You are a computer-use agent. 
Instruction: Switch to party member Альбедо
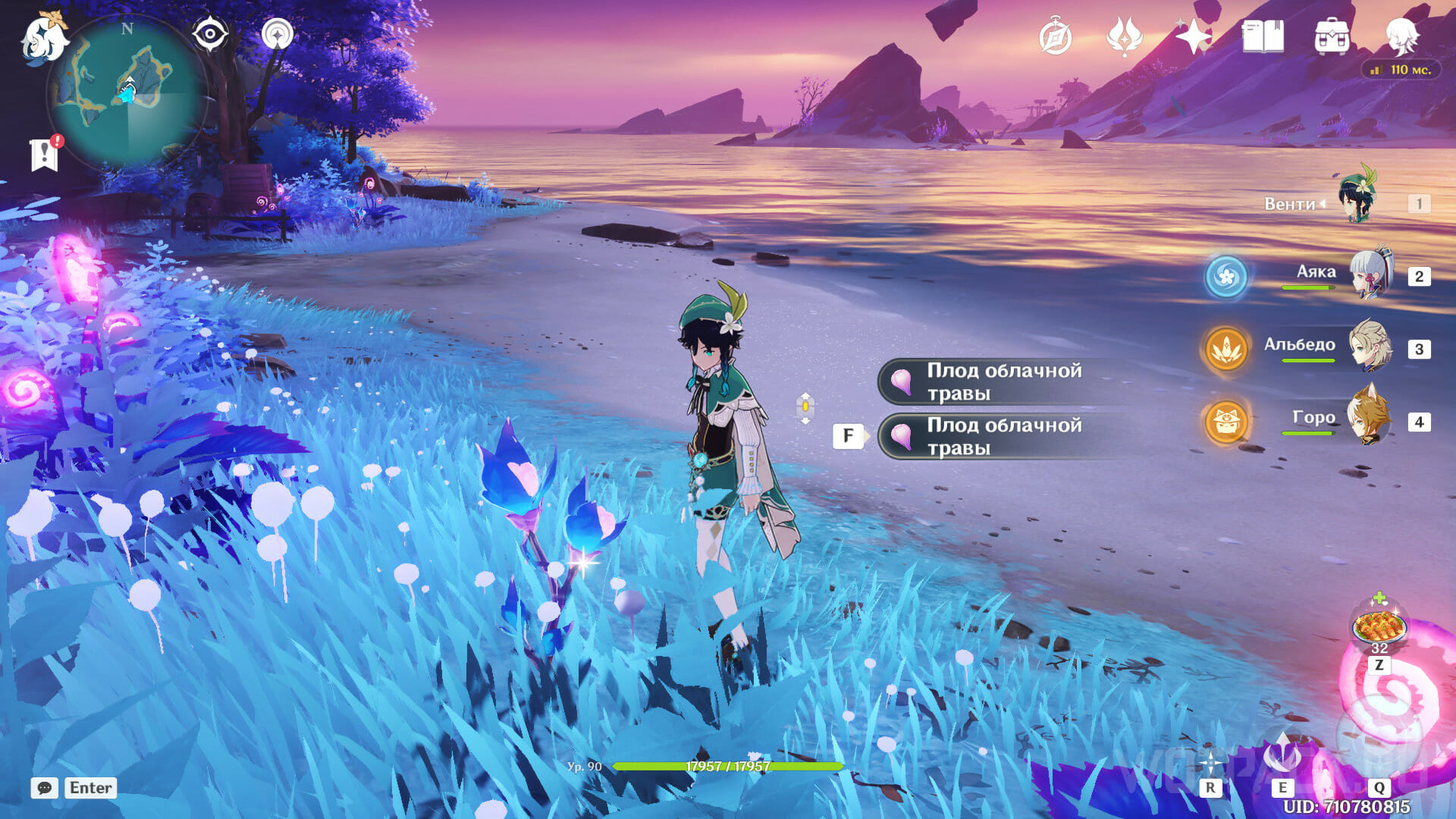click(1370, 347)
